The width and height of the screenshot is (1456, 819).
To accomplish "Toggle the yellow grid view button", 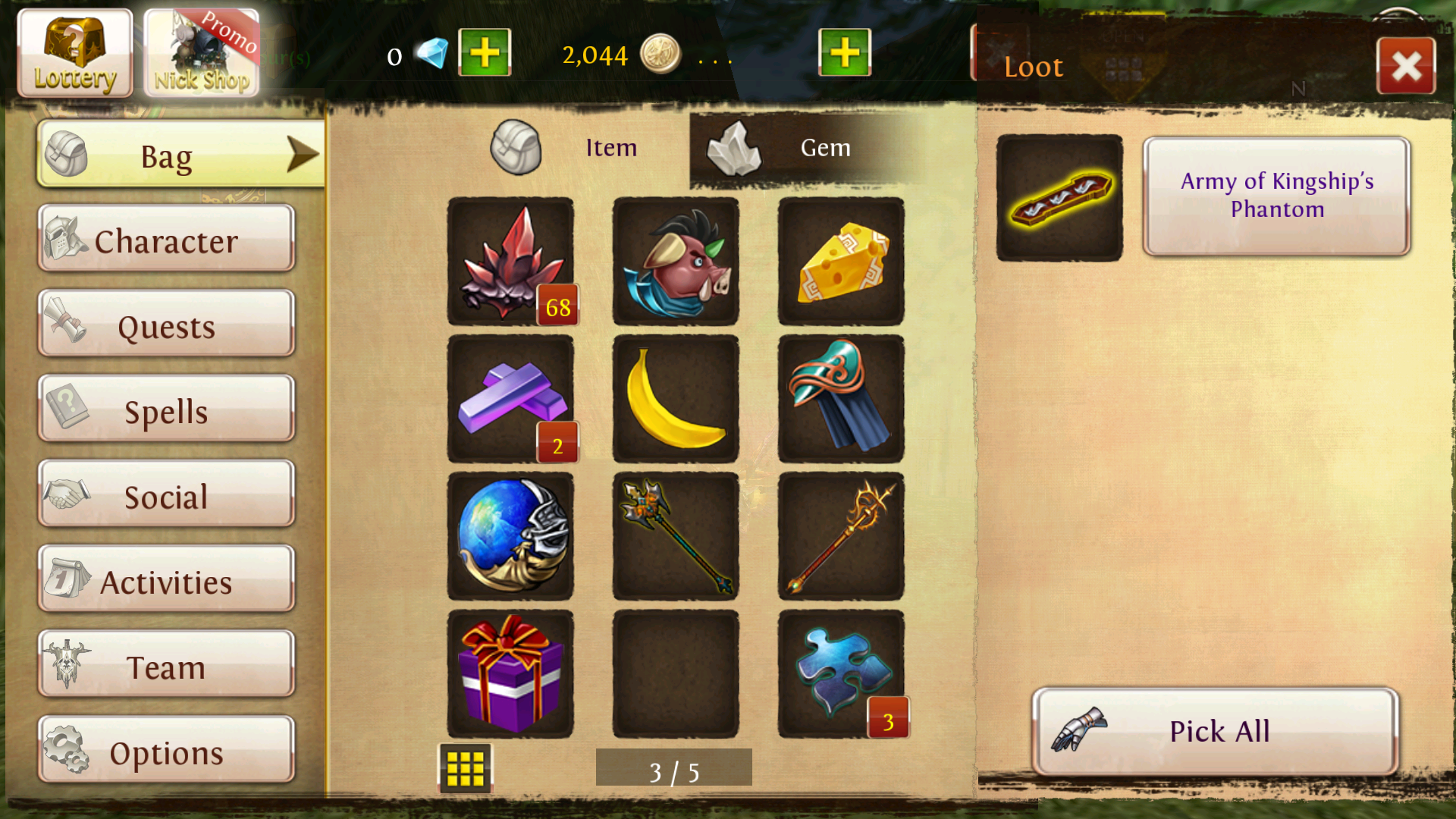I will tap(465, 769).
